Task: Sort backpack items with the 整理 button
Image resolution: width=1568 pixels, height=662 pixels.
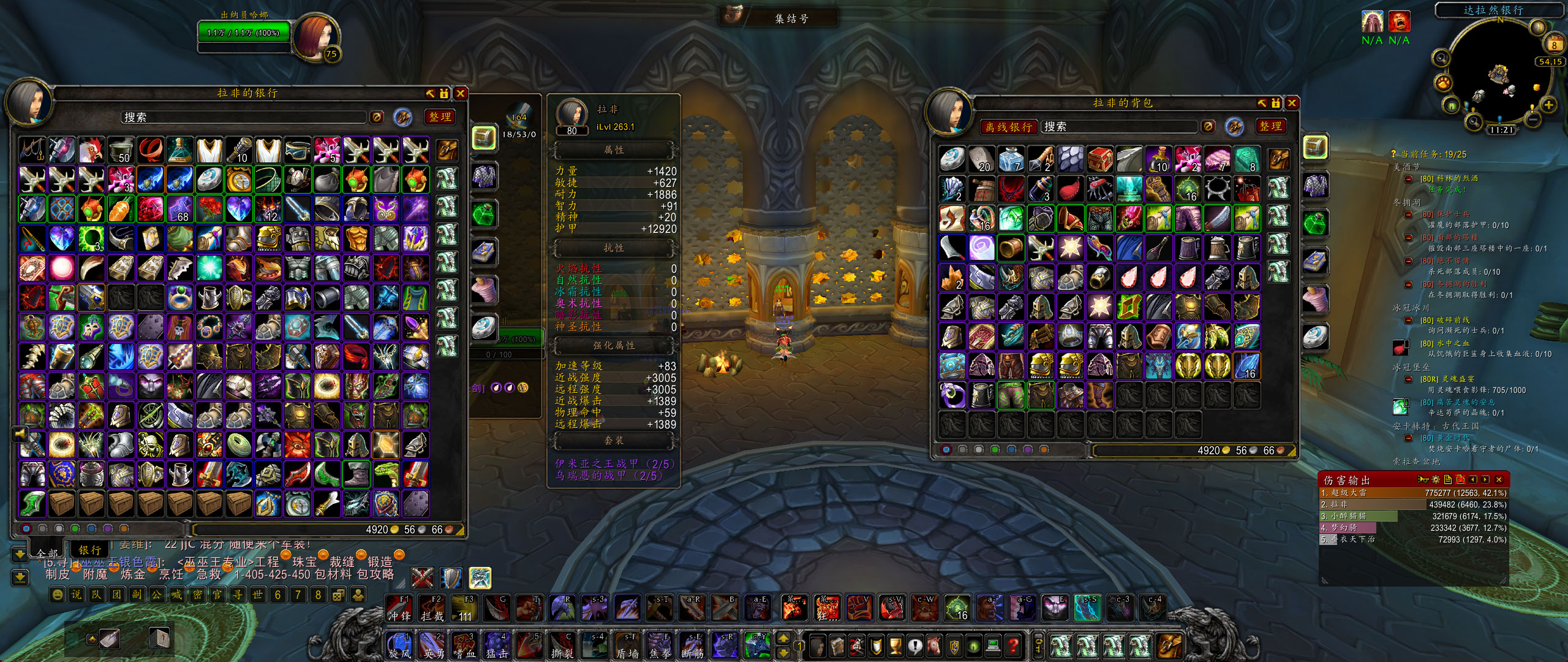Action: tap(1270, 126)
